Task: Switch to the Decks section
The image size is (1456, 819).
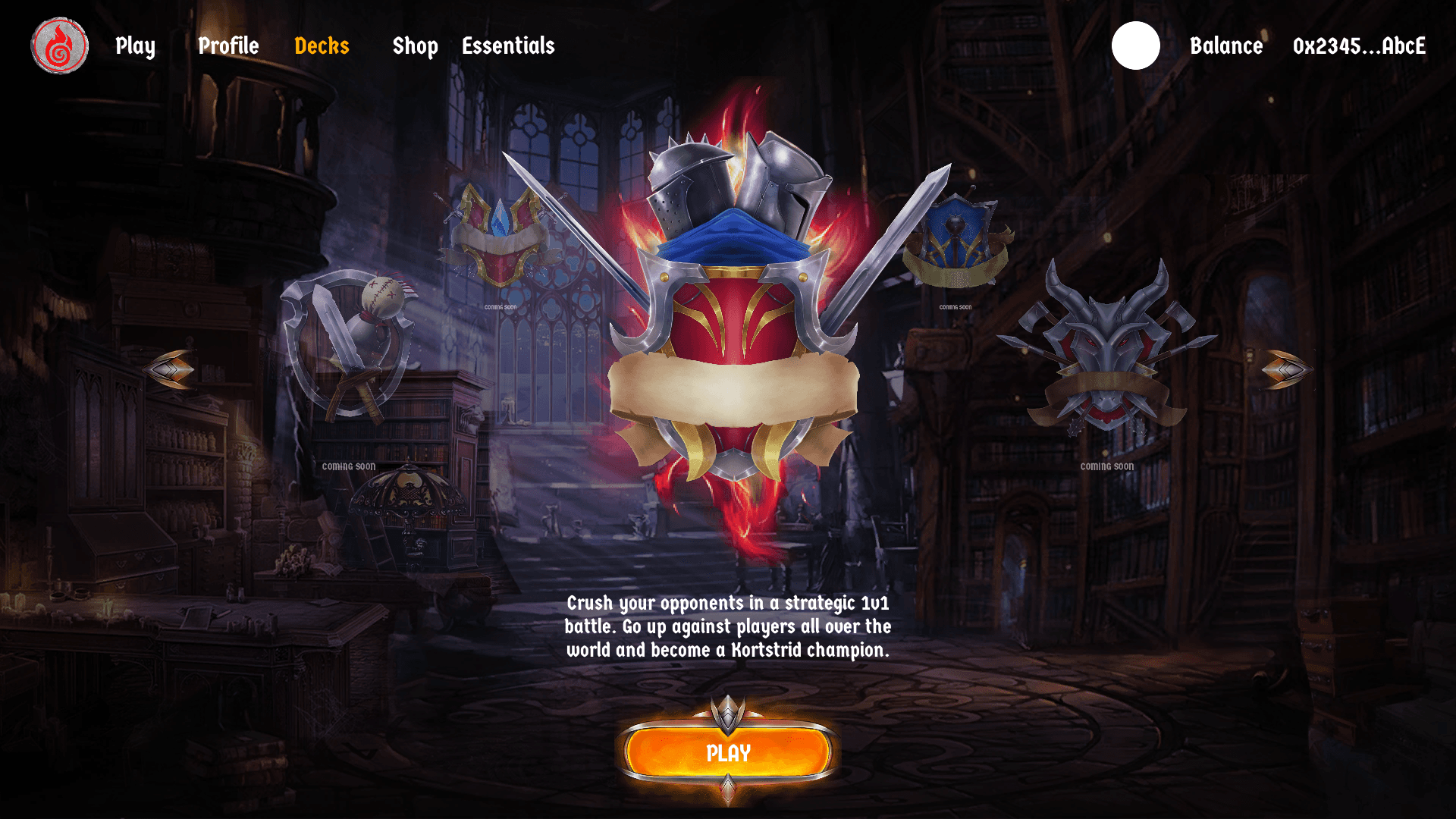Action: pyautogui.click(x=322, y=46)
